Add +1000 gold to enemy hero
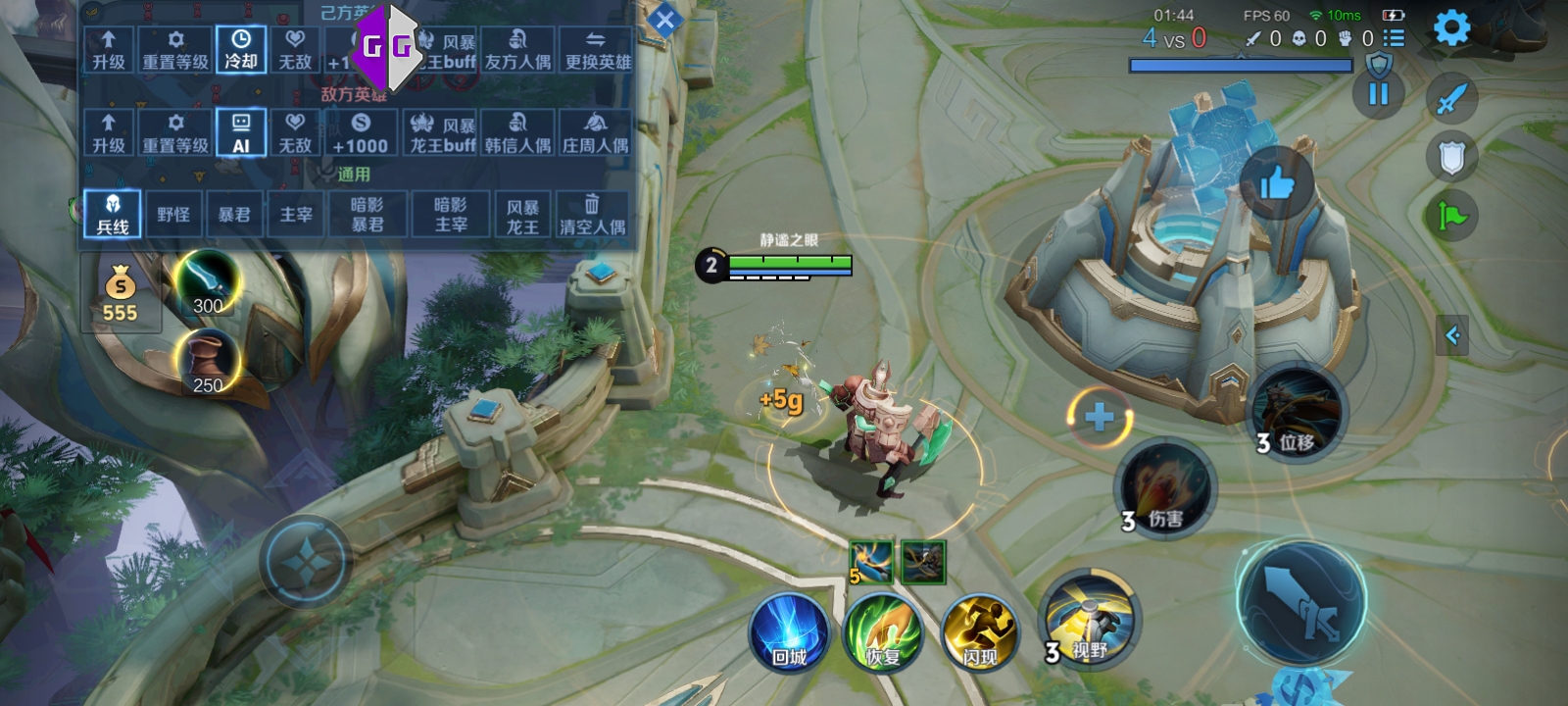The image size is (1568, 706). tap(360, 133)
